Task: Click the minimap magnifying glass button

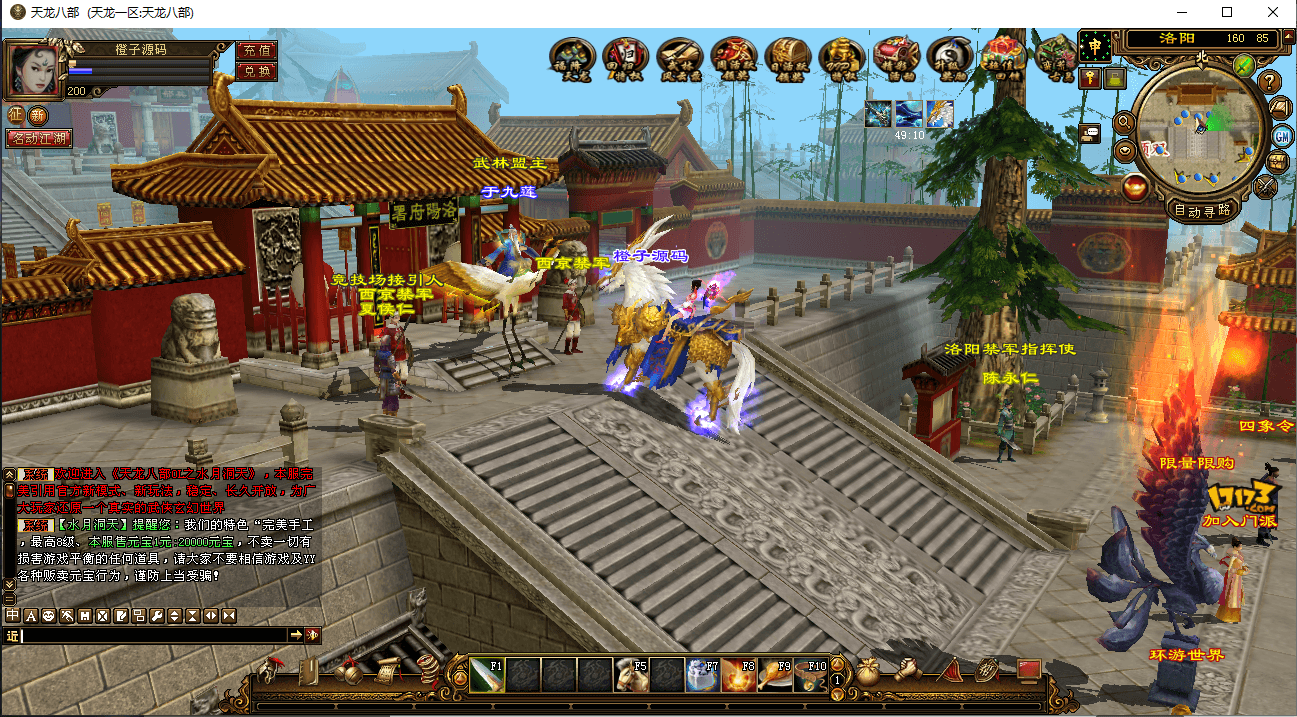Action: pyautogui.click(x=1123, y=122)
